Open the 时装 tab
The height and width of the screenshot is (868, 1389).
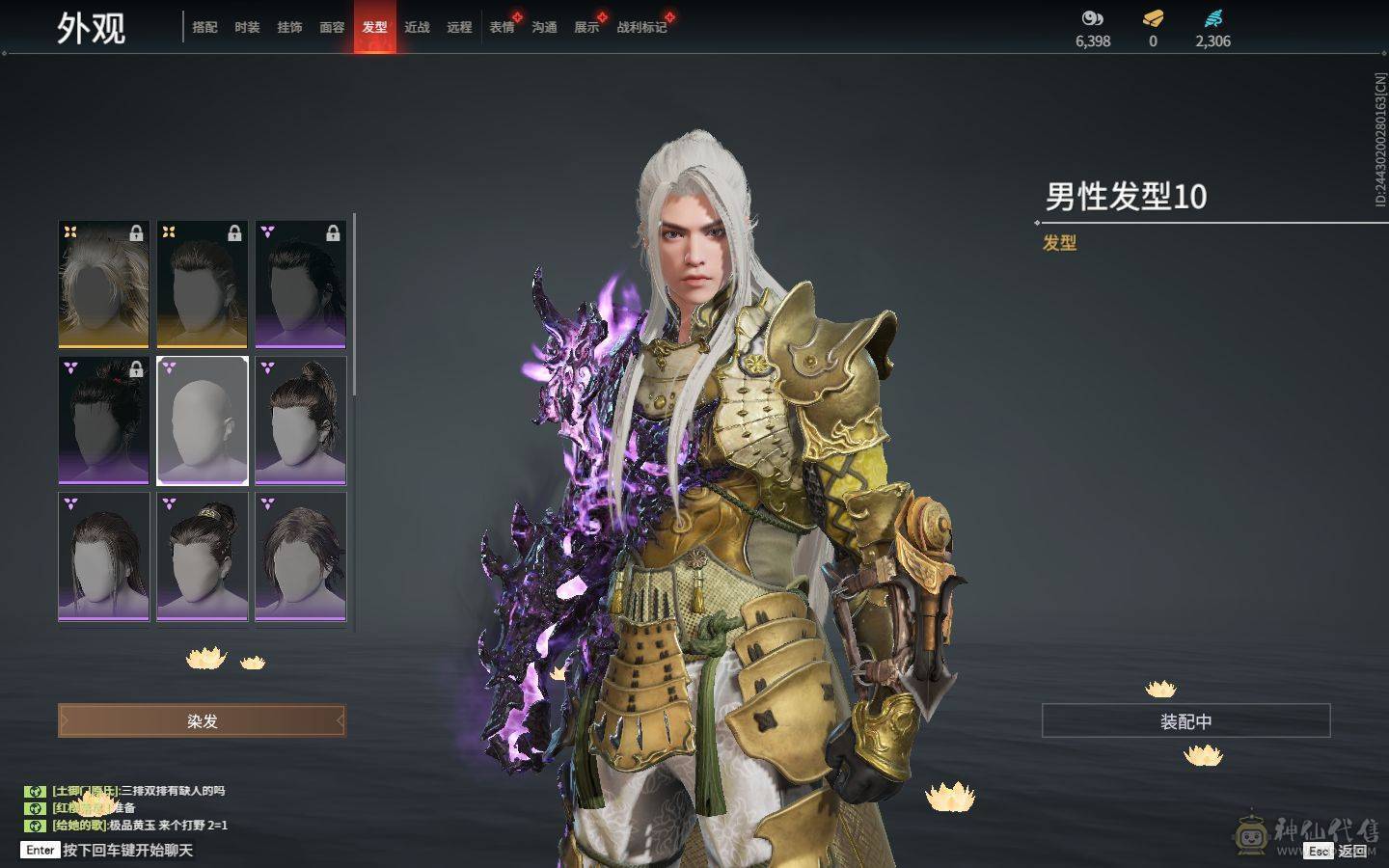[x=247, y=27]
